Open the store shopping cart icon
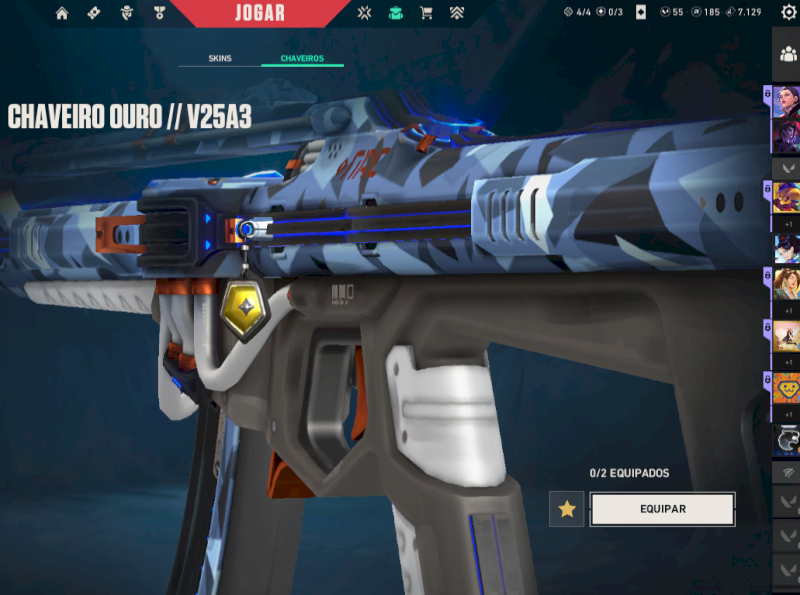The width and height of the screenshot is (800, 595). pyautogui.click(x=427, y=13)
